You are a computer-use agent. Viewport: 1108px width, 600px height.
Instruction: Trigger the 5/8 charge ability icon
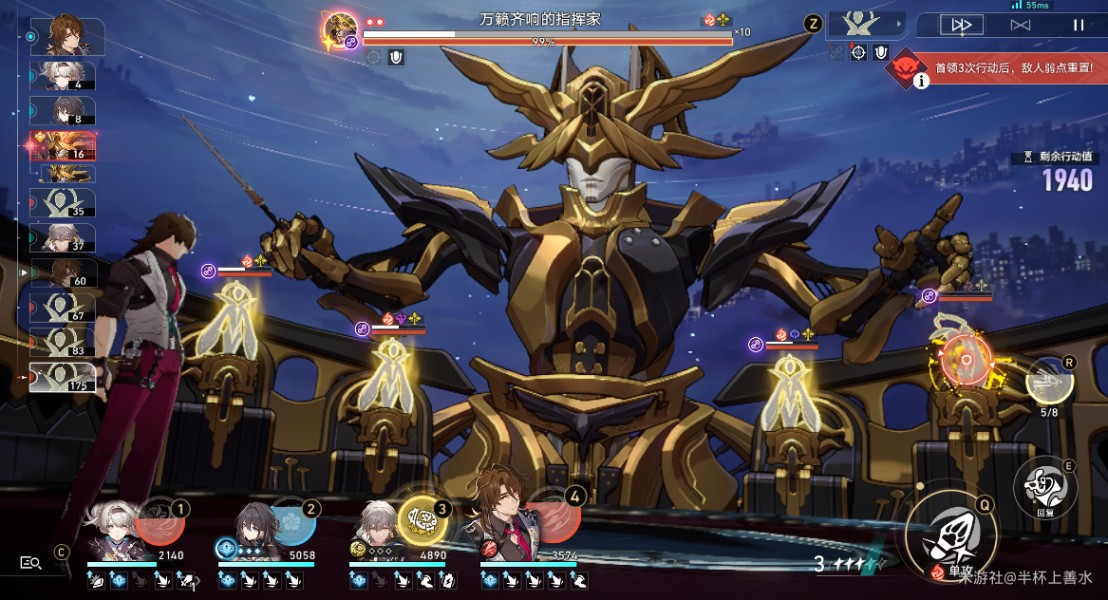point(1049,381)
